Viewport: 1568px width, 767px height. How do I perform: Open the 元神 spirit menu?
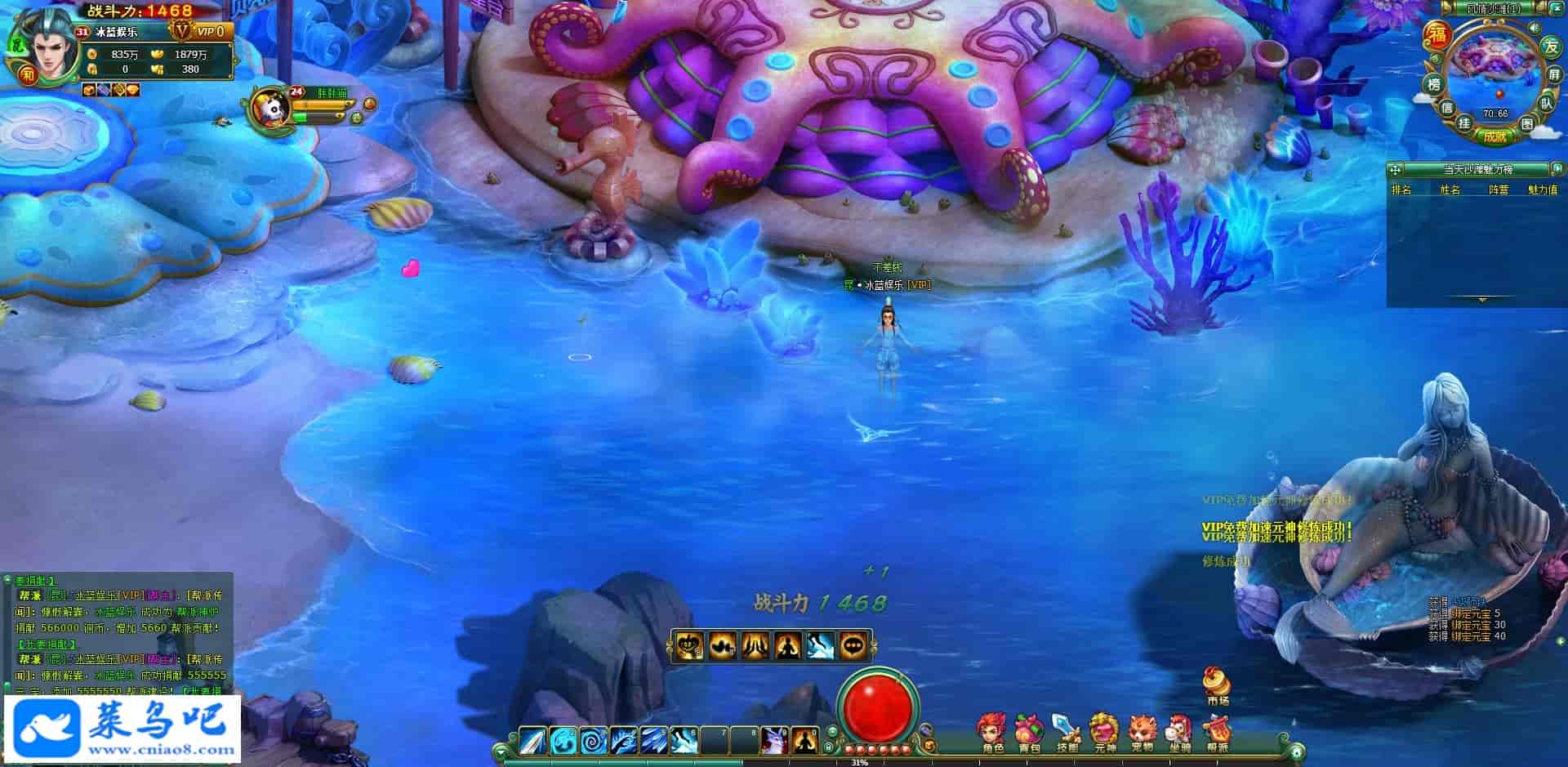[1105, 731]
